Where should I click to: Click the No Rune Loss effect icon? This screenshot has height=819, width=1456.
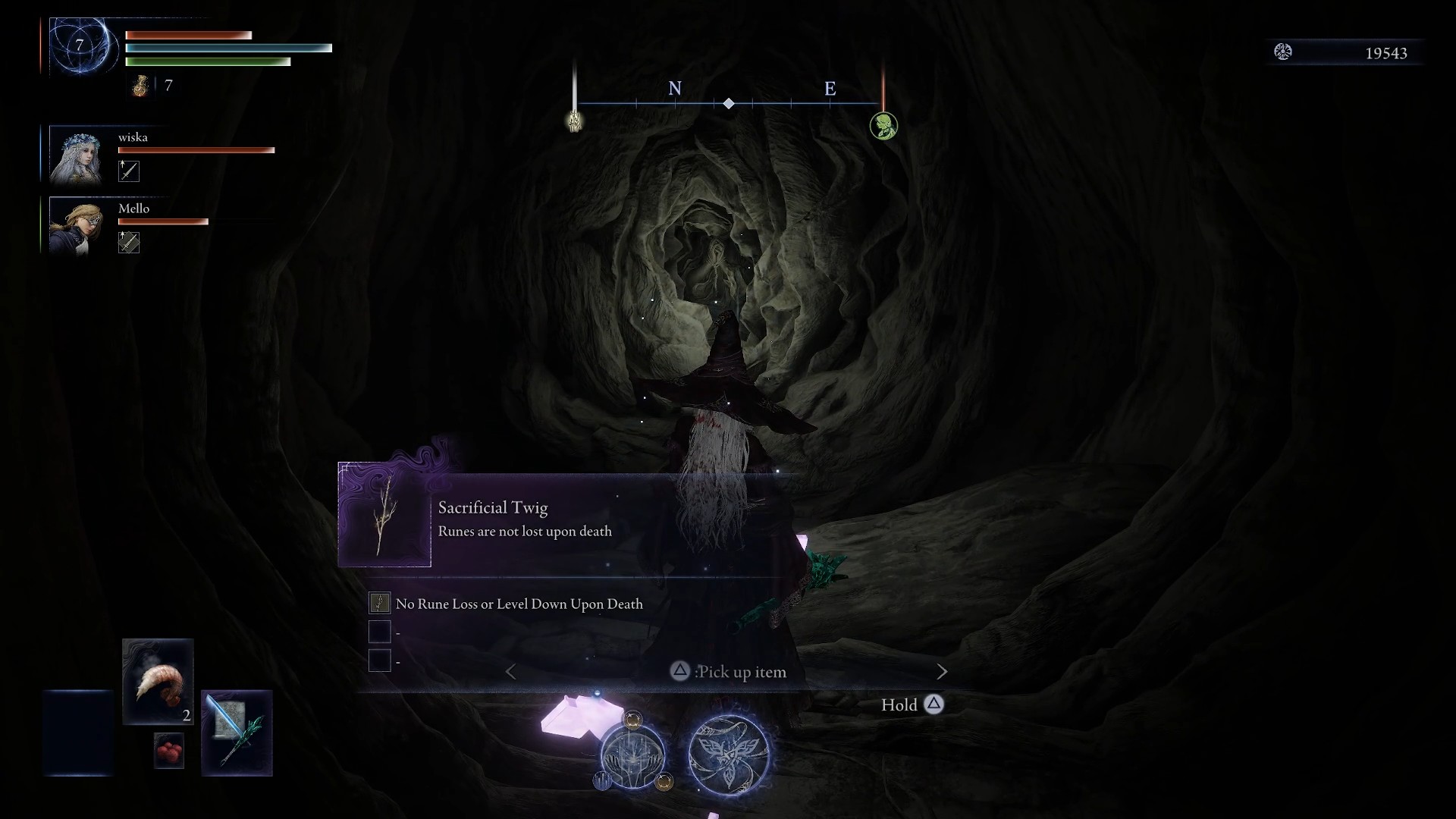click(x=379, y=604)
